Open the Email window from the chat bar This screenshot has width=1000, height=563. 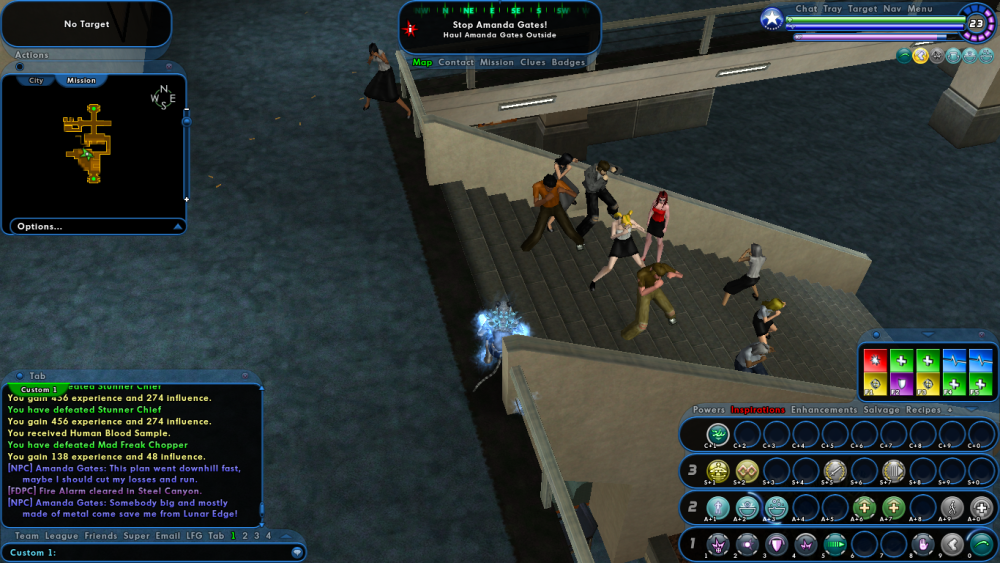(166, 536)
